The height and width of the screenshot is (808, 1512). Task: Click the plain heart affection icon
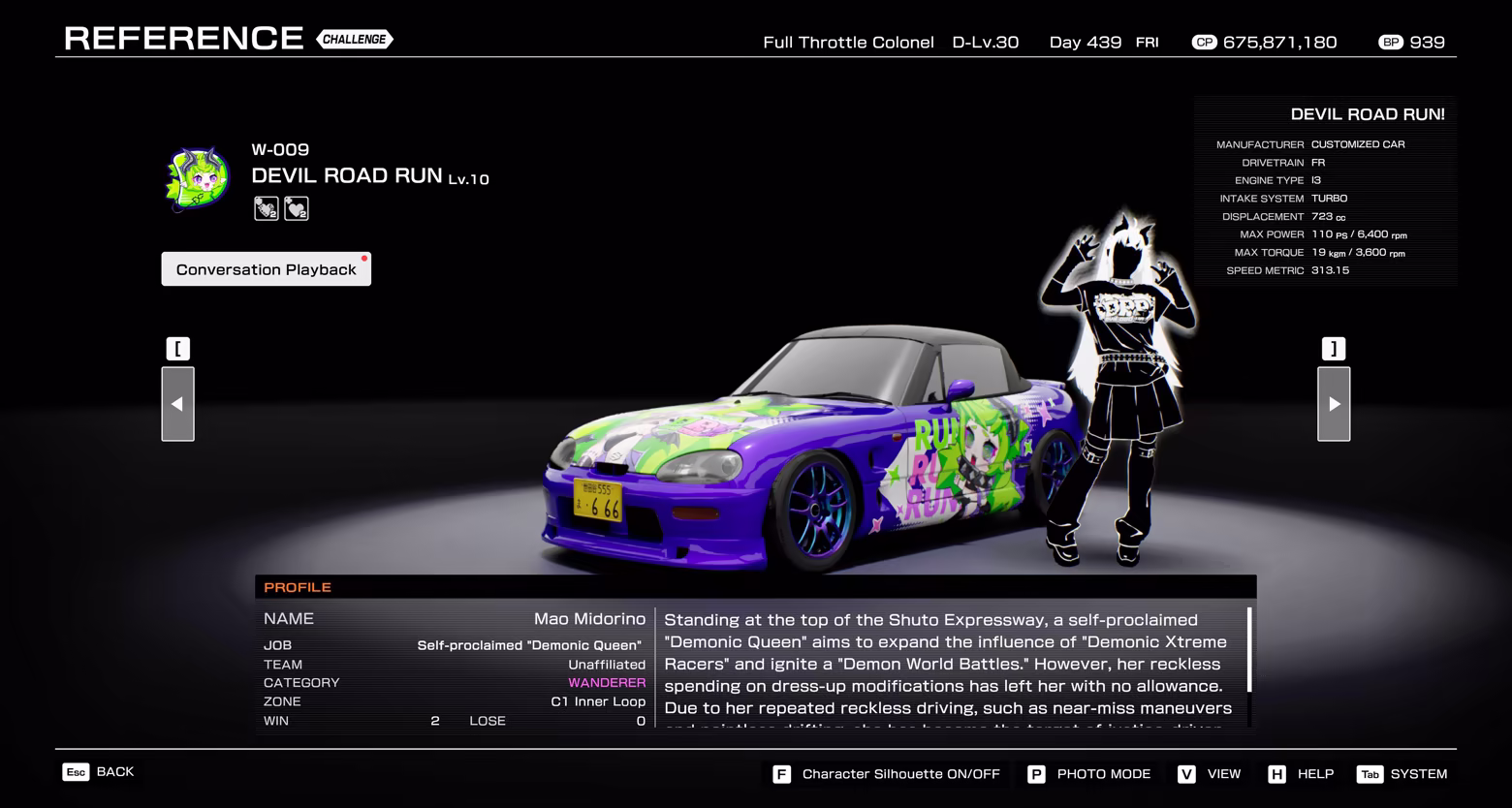(x=297, y=207)
